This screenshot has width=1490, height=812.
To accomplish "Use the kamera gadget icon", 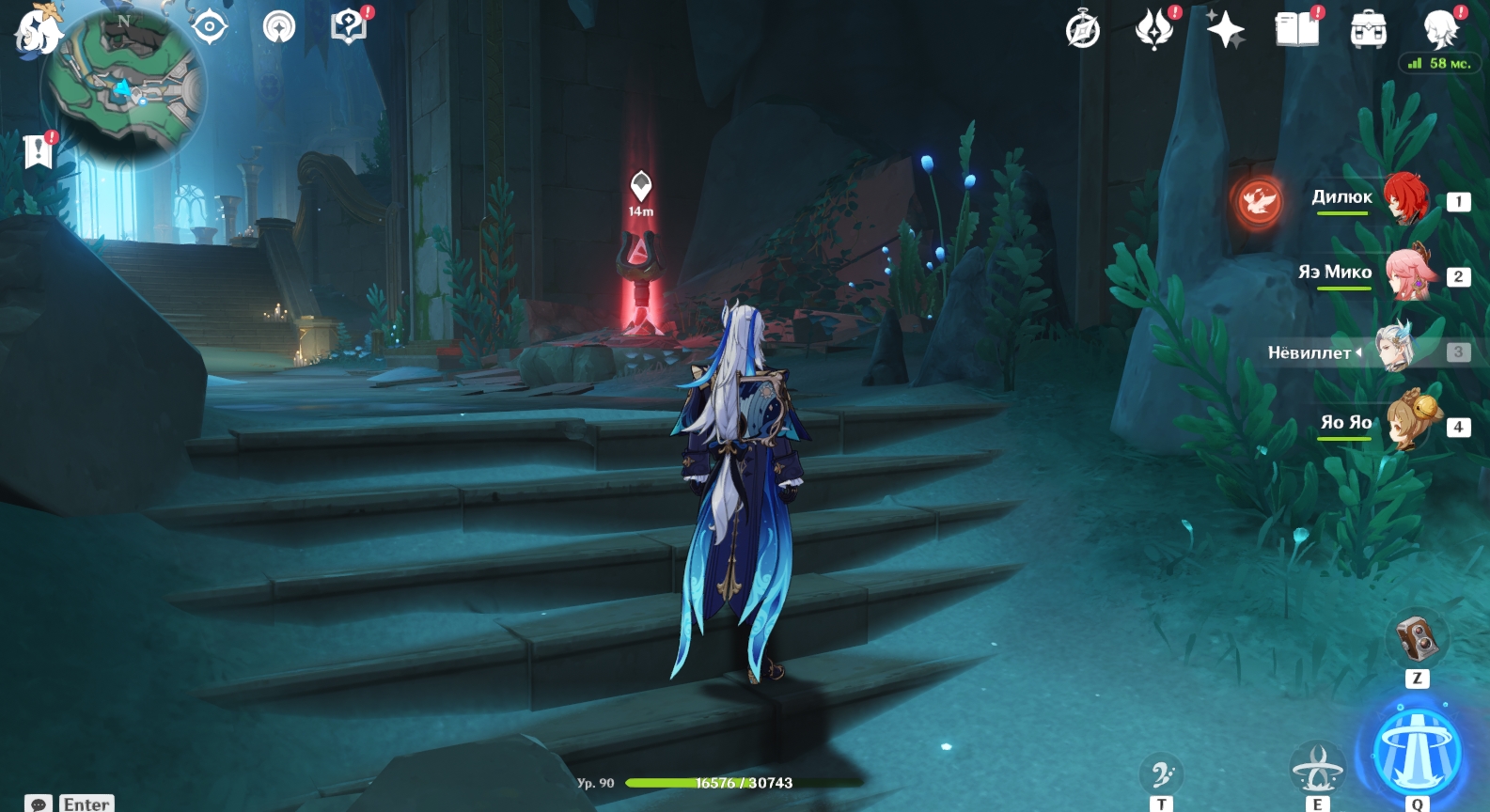I will [1416, 639].
